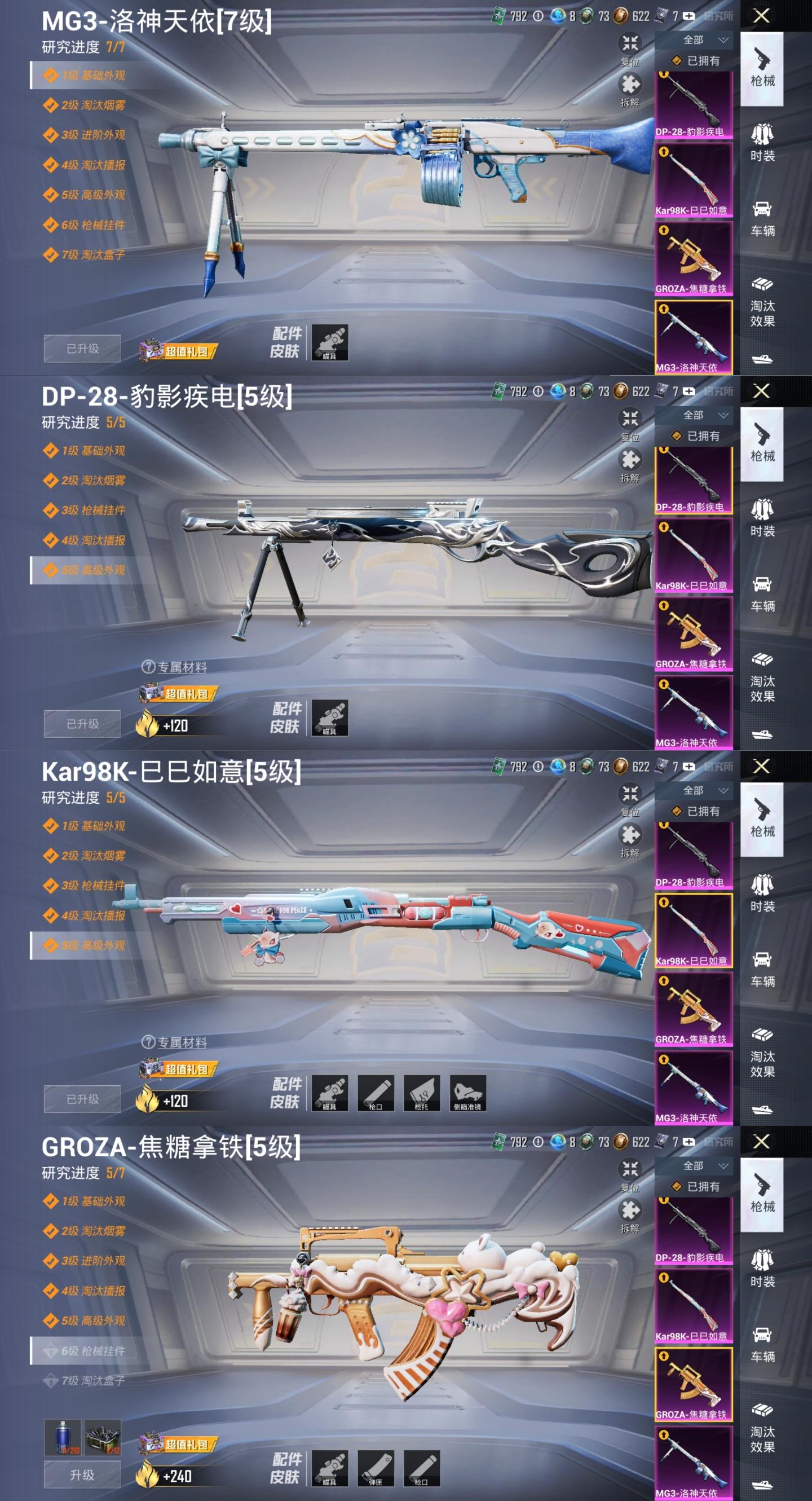
Task: Choose 枪械 tab on the GROZA-焦糖拿铁 screen
Action: point(762,1195)
